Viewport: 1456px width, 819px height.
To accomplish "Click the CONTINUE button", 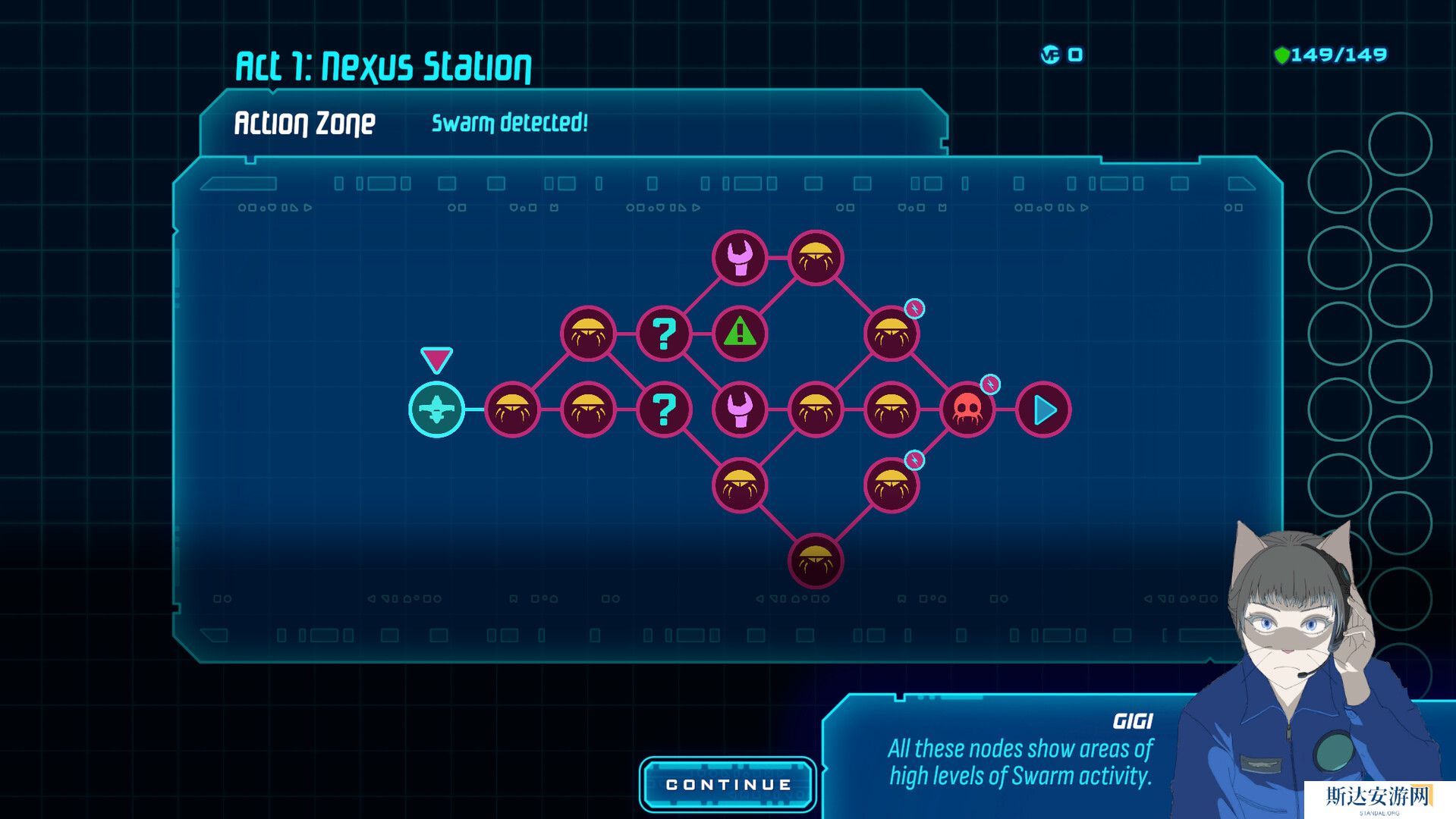I will coord(728,785).
